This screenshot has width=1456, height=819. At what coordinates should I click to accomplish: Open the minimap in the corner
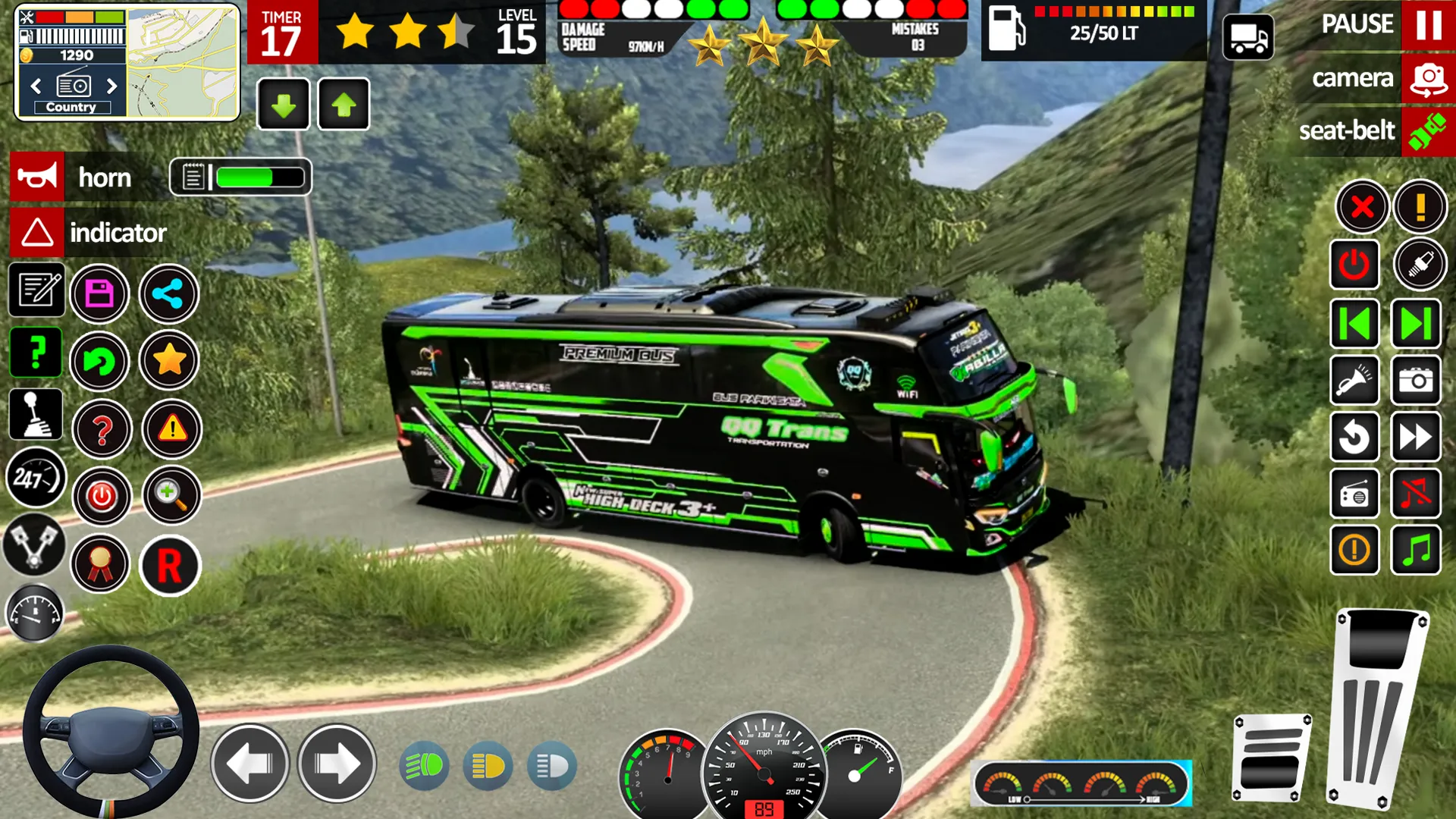coord(183,63)
